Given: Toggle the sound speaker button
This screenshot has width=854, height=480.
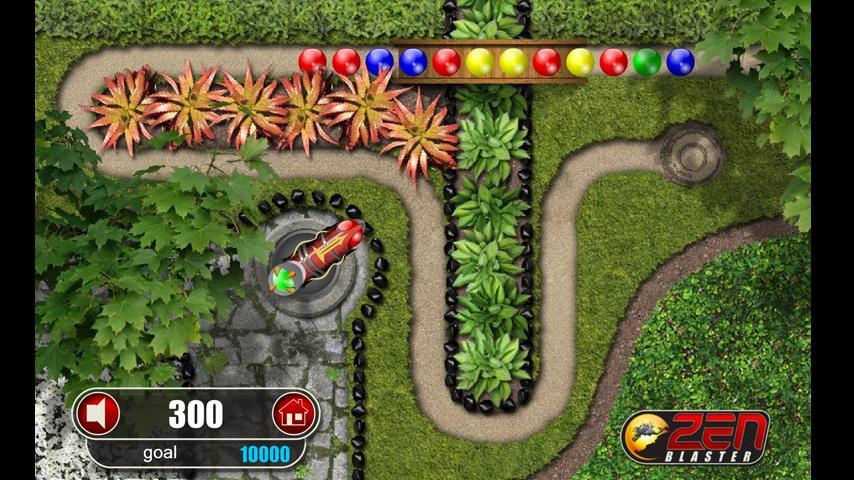Looking at the screenshot, I should (x=99, y=413).
